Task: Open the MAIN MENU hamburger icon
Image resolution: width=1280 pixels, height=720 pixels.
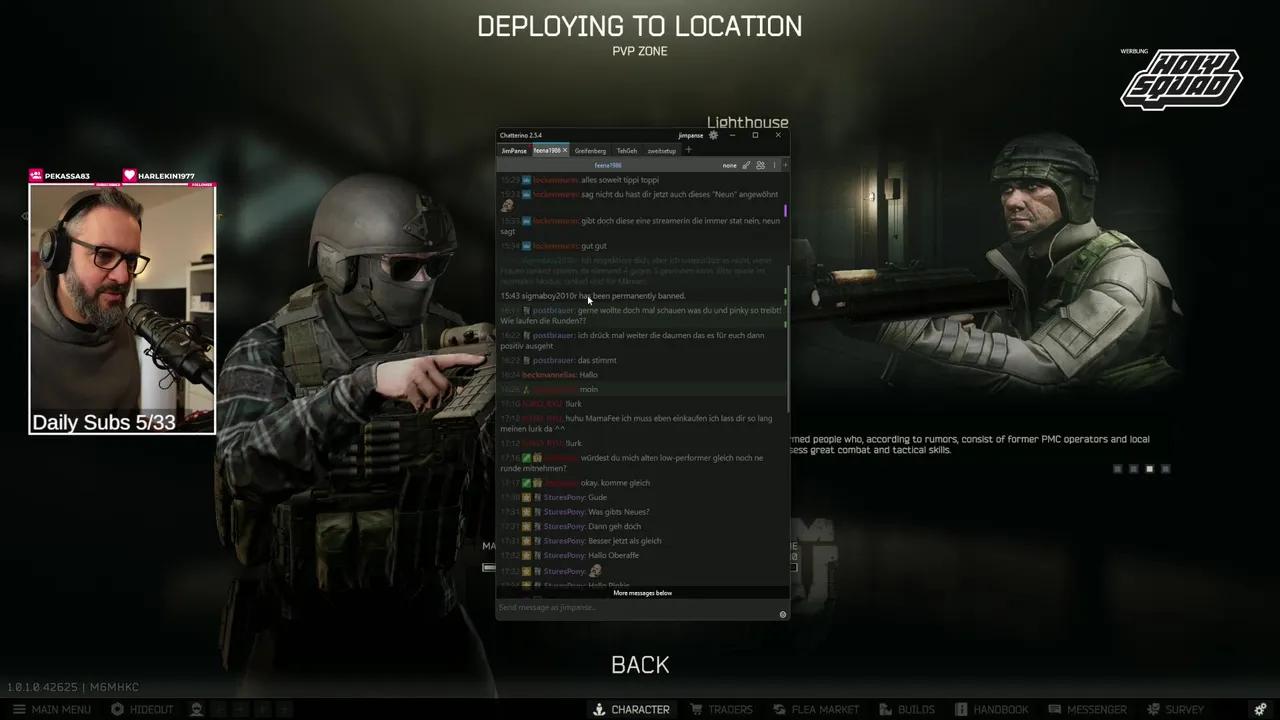Action: tap(19, 709)
